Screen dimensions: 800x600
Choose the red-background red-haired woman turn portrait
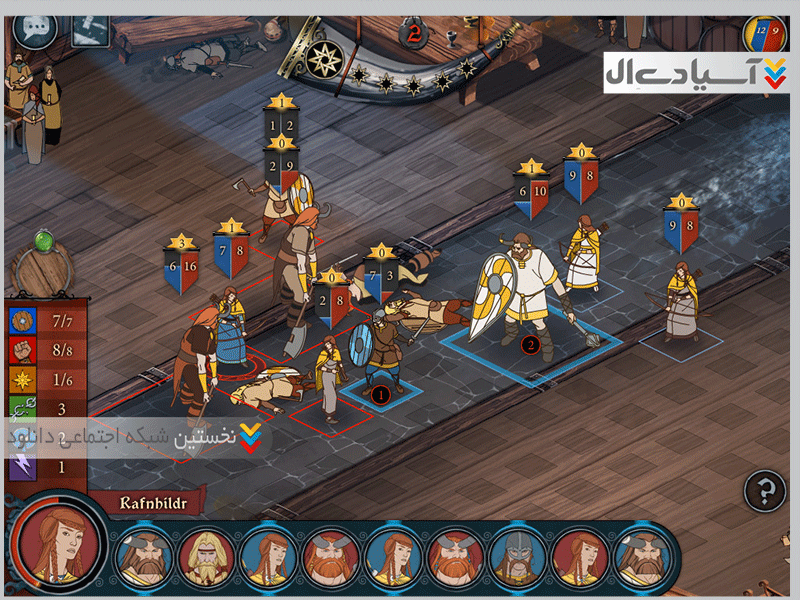pos(578,556)
